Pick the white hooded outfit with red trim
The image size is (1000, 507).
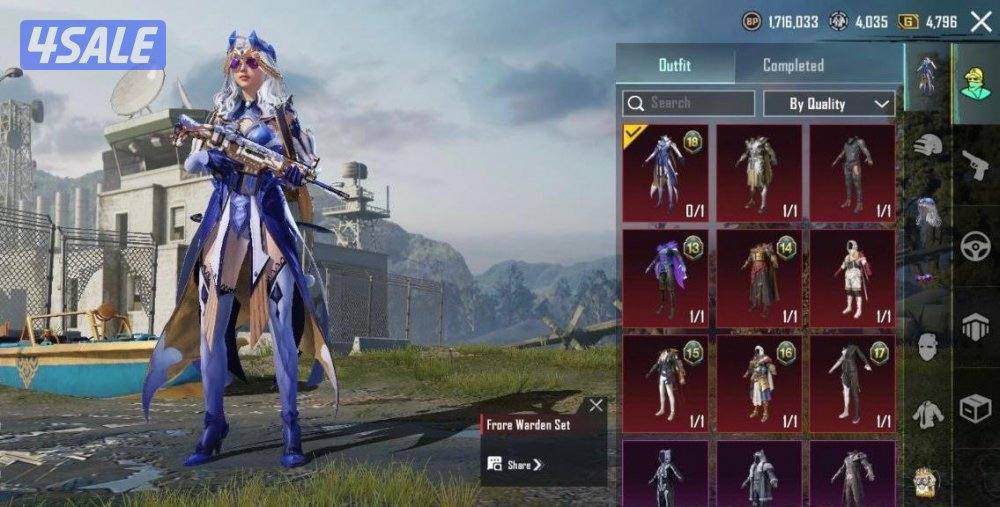[x=852, y=279]
